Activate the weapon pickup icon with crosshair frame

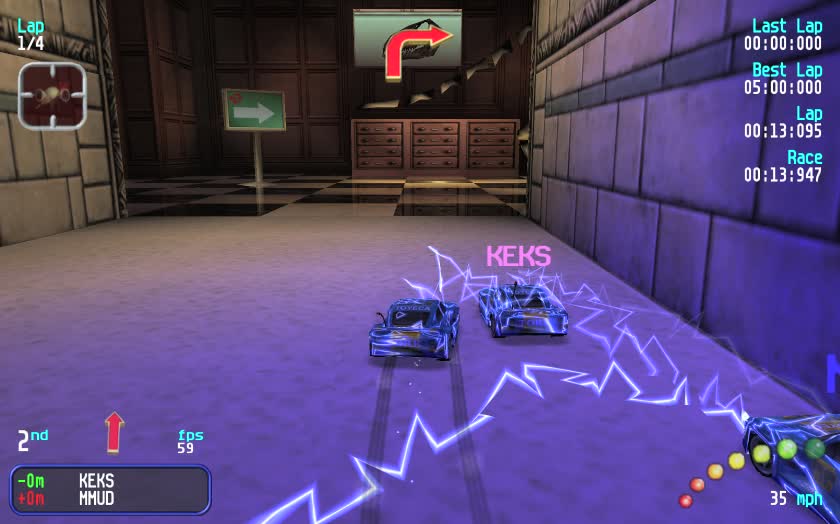pyautogui.click(x=52, y=95)
